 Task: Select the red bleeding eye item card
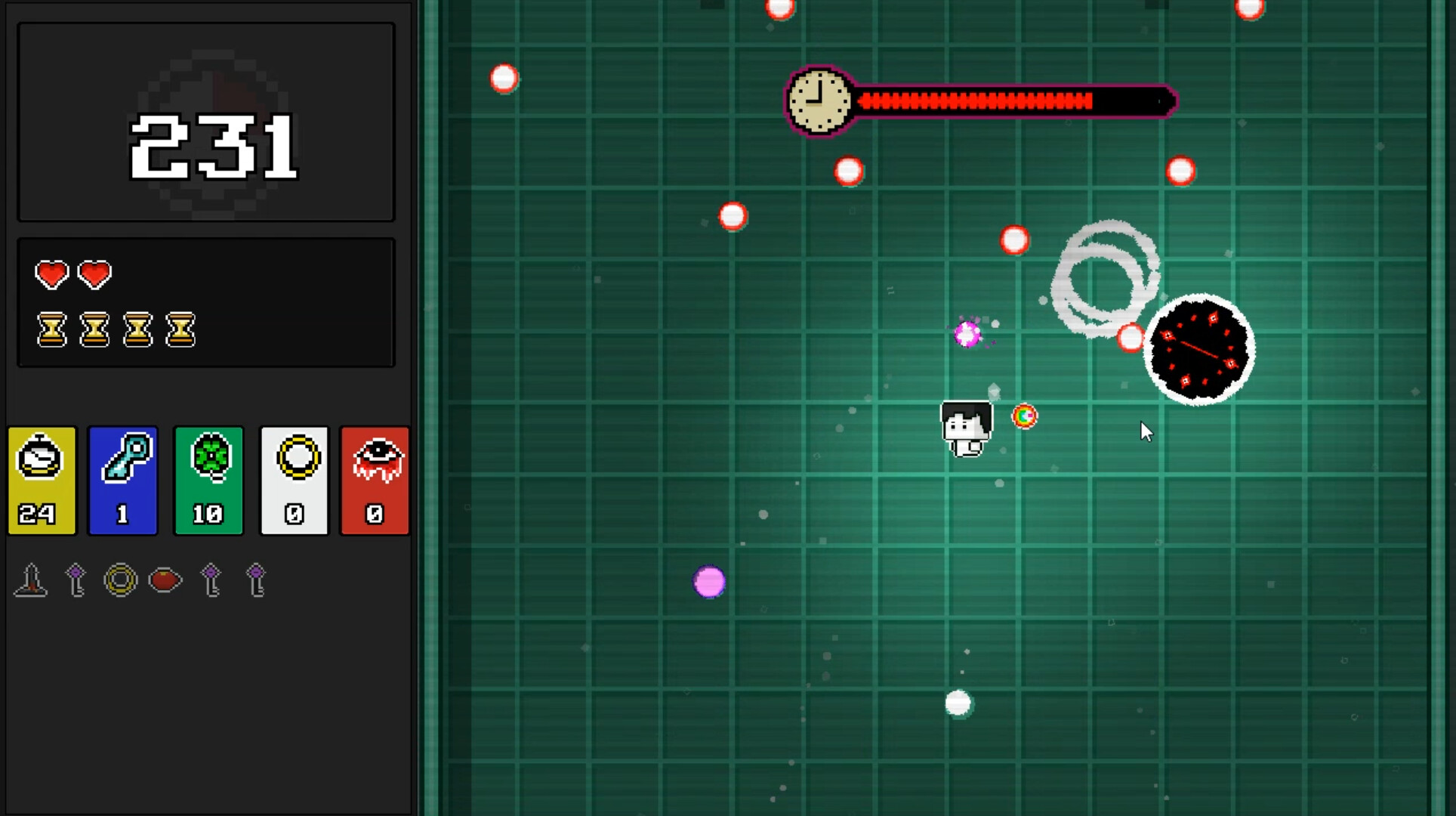tap(375, 481)
